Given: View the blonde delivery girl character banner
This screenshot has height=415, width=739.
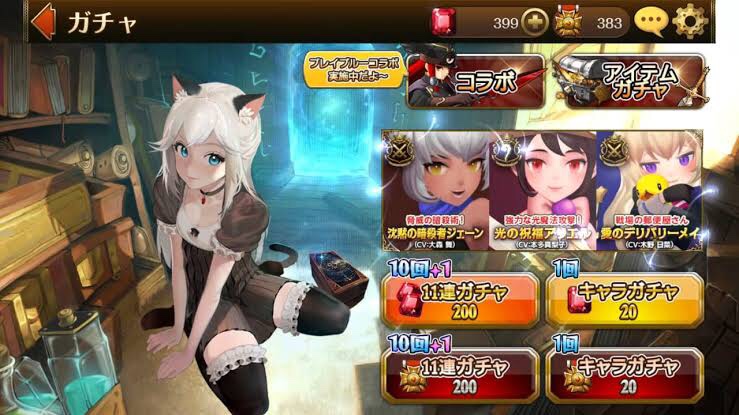Looking at the screenshot, I should pos(649,191).
